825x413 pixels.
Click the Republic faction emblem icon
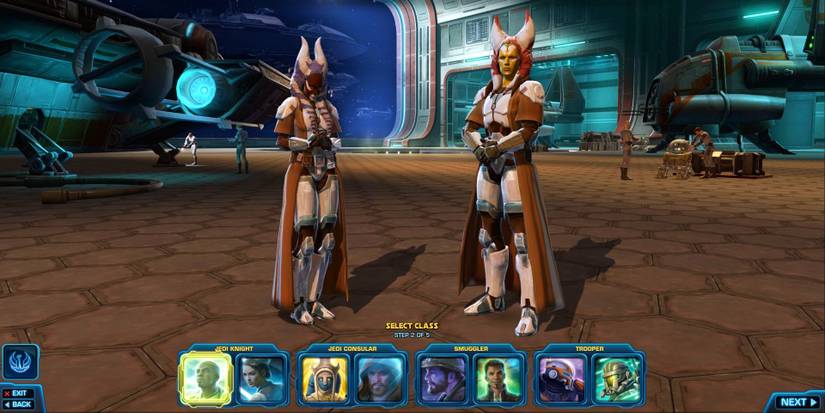[x=20, y=361]
